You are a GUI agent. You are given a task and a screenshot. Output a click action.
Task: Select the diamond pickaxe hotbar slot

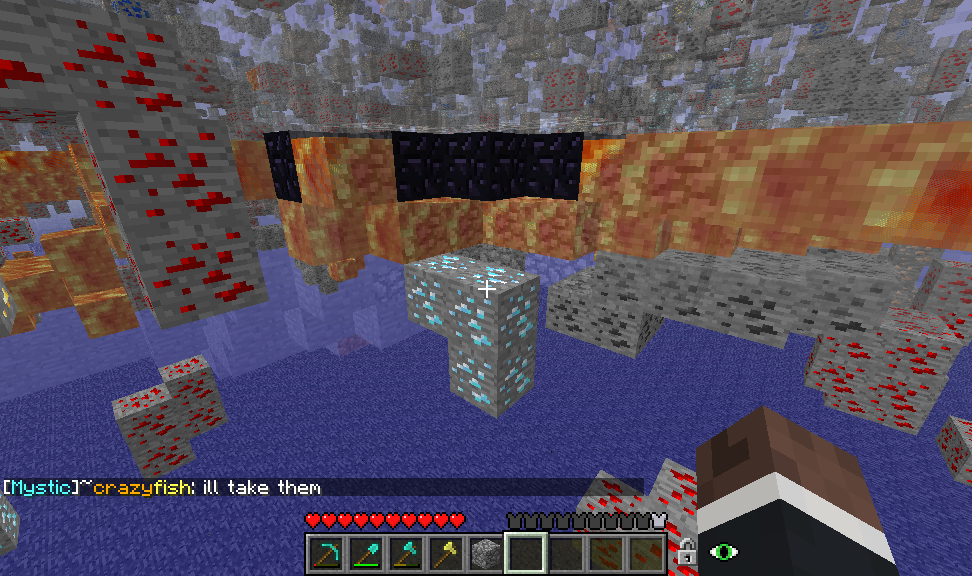[325, 552]
